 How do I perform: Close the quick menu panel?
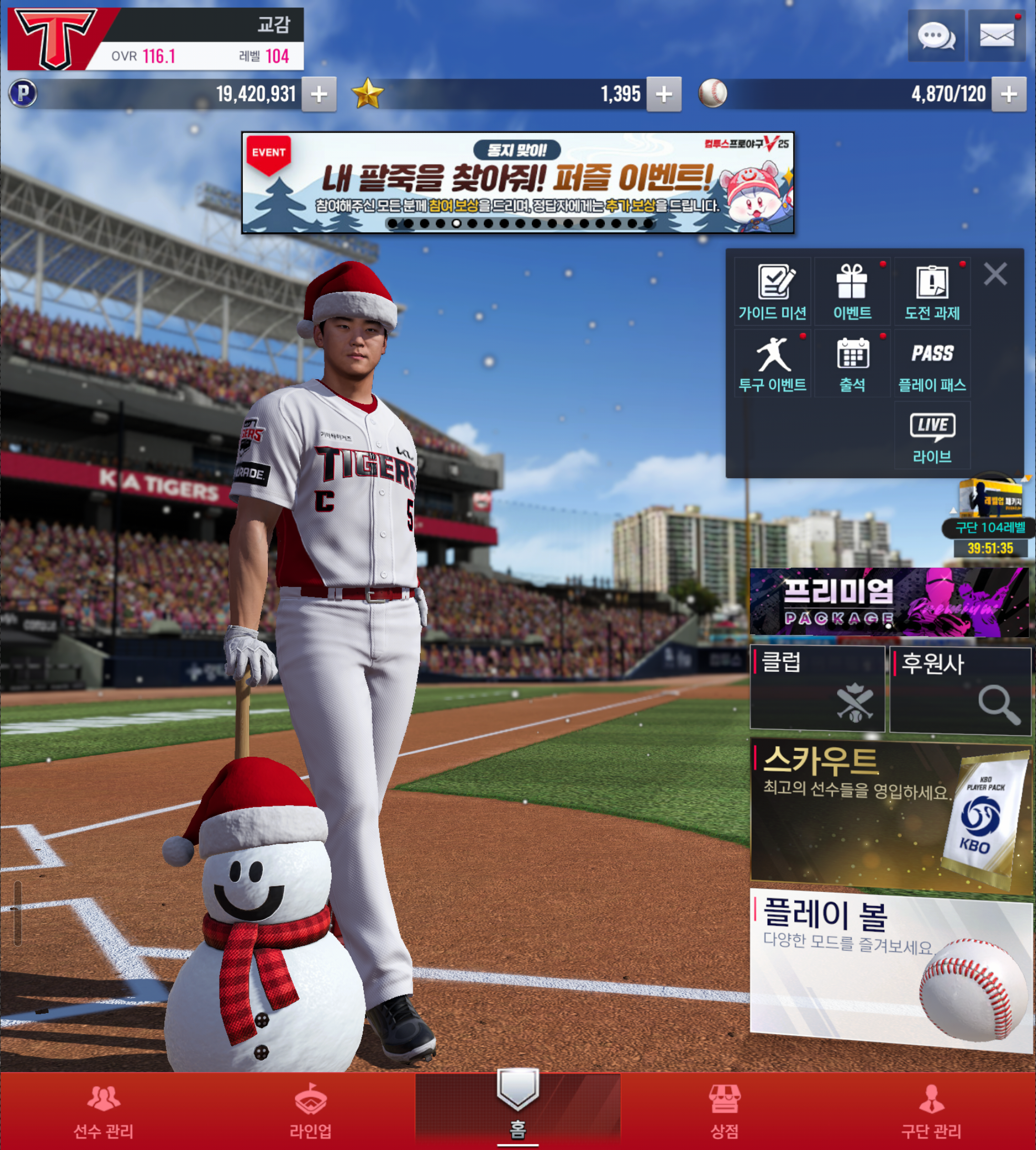(995, 274)
